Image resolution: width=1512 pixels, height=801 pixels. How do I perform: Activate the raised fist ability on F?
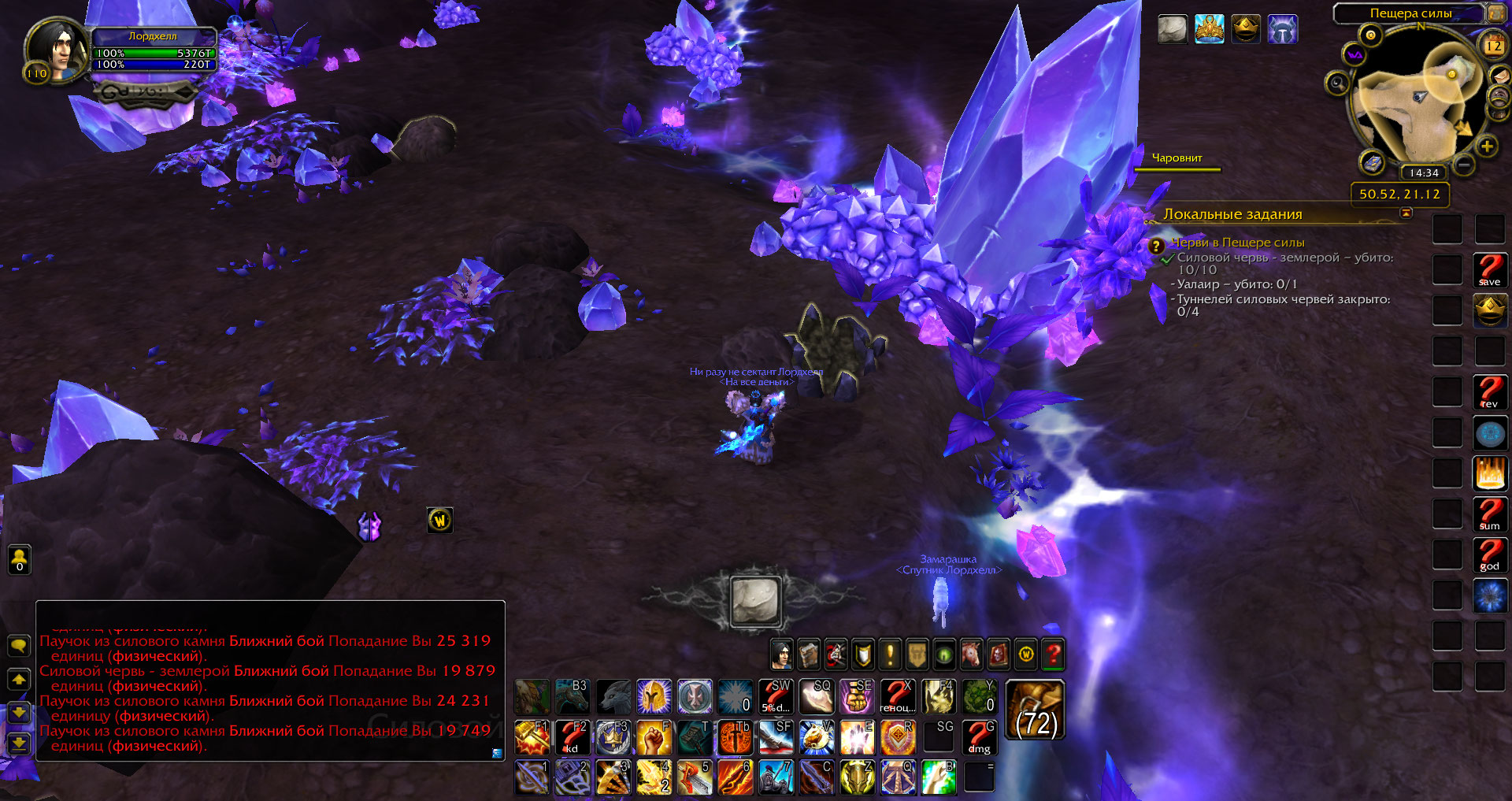654,738
